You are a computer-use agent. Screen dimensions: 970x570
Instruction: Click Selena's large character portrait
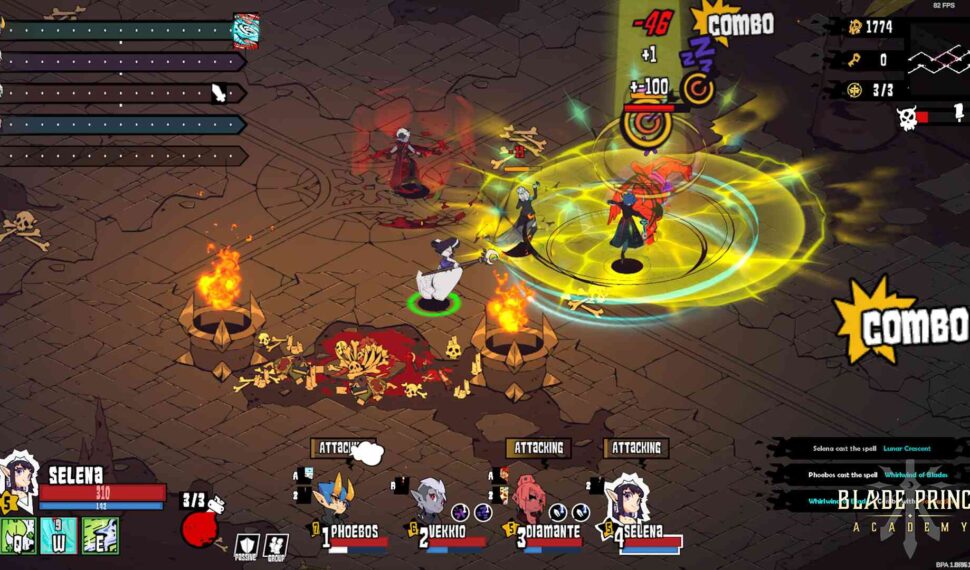tap(19, 478)
